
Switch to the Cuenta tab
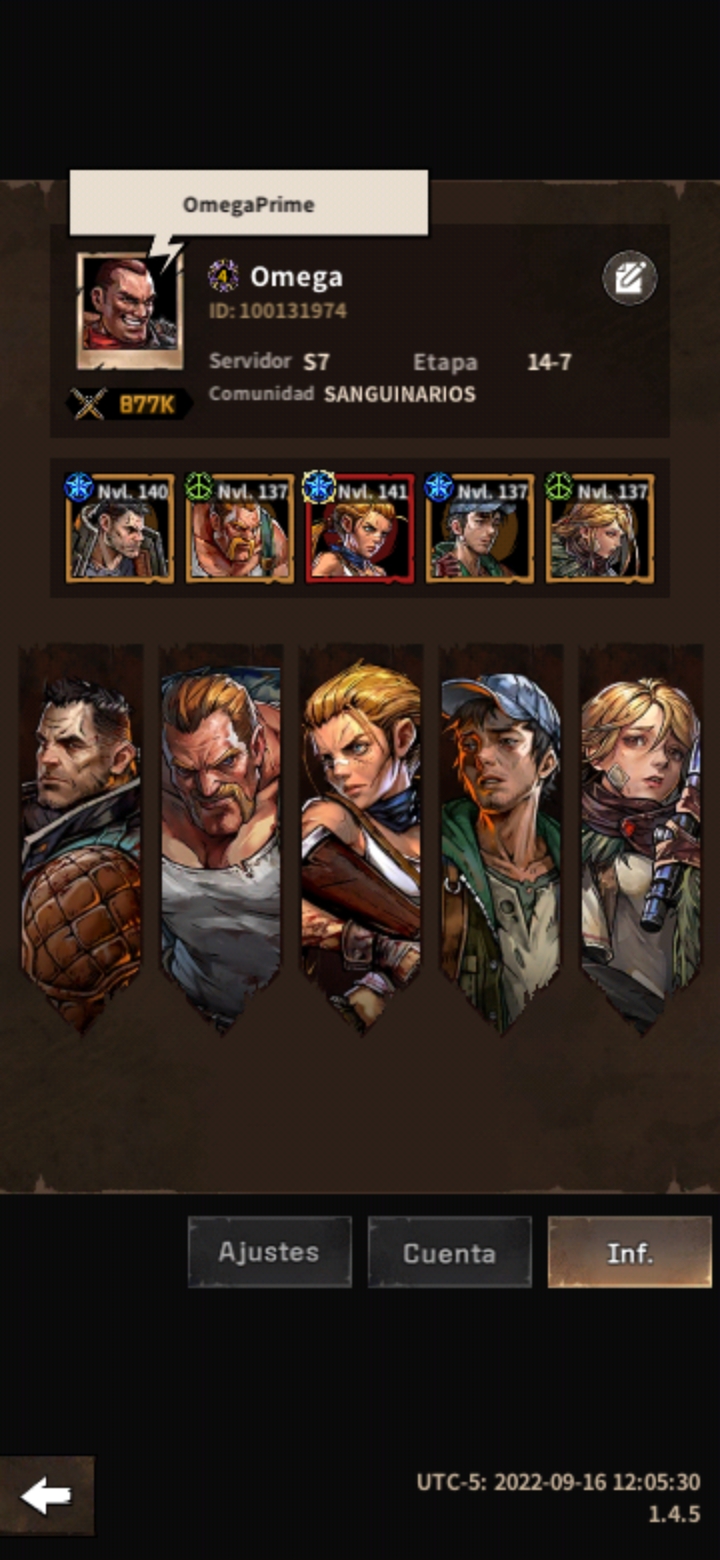[449, 1252]
